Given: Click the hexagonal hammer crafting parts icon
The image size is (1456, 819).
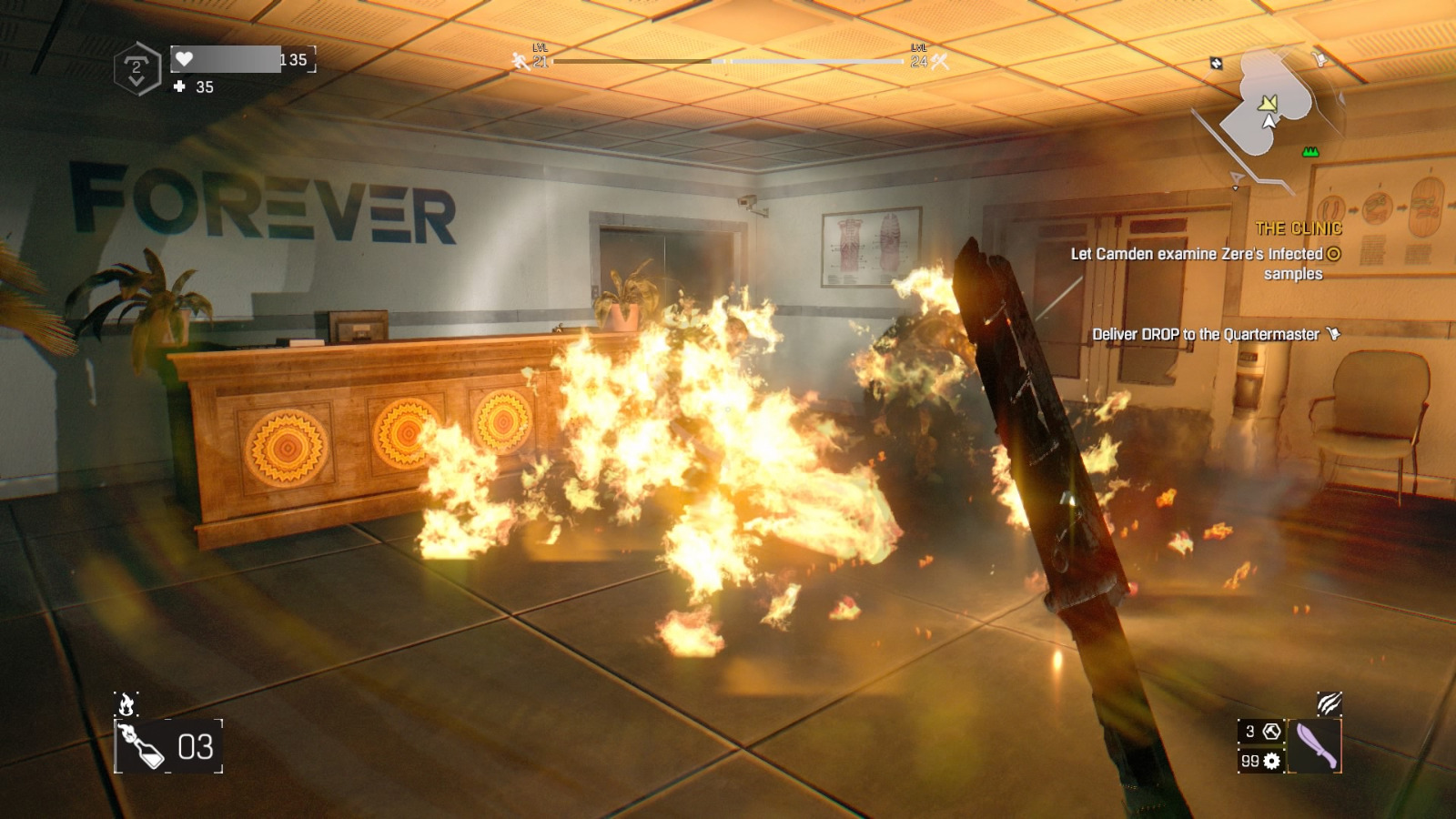Looking at the screenshot, I should [1271, 732].
